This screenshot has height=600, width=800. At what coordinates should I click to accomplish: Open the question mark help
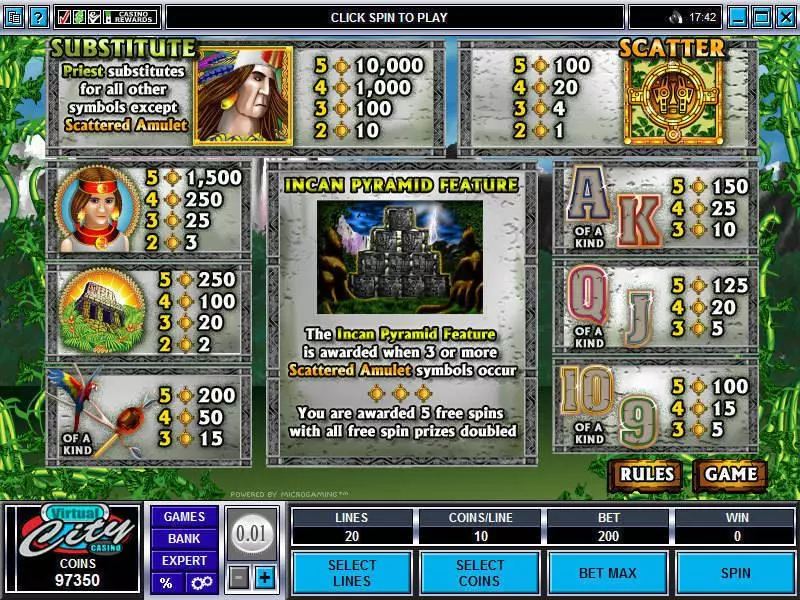tap(39, 17)
